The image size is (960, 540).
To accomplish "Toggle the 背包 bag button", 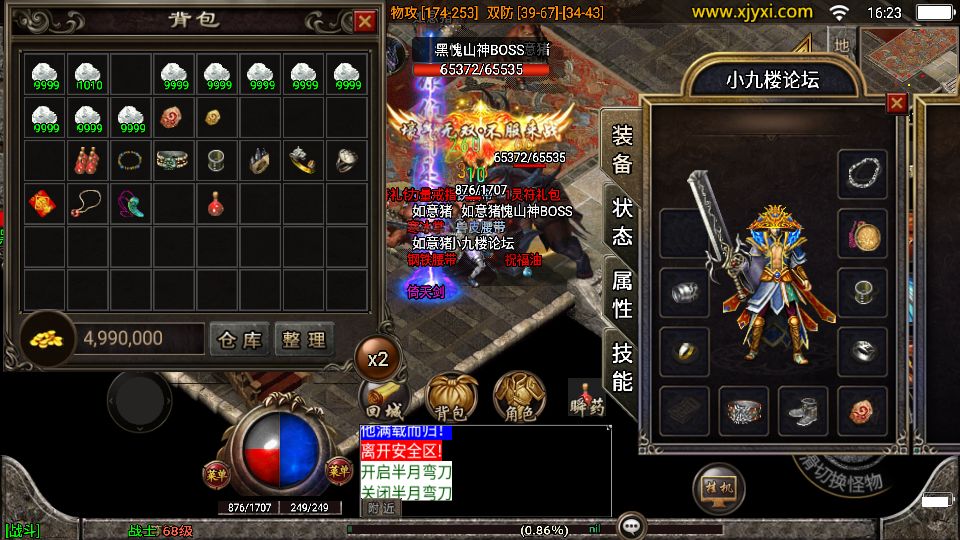I will (x=450, y=398).
